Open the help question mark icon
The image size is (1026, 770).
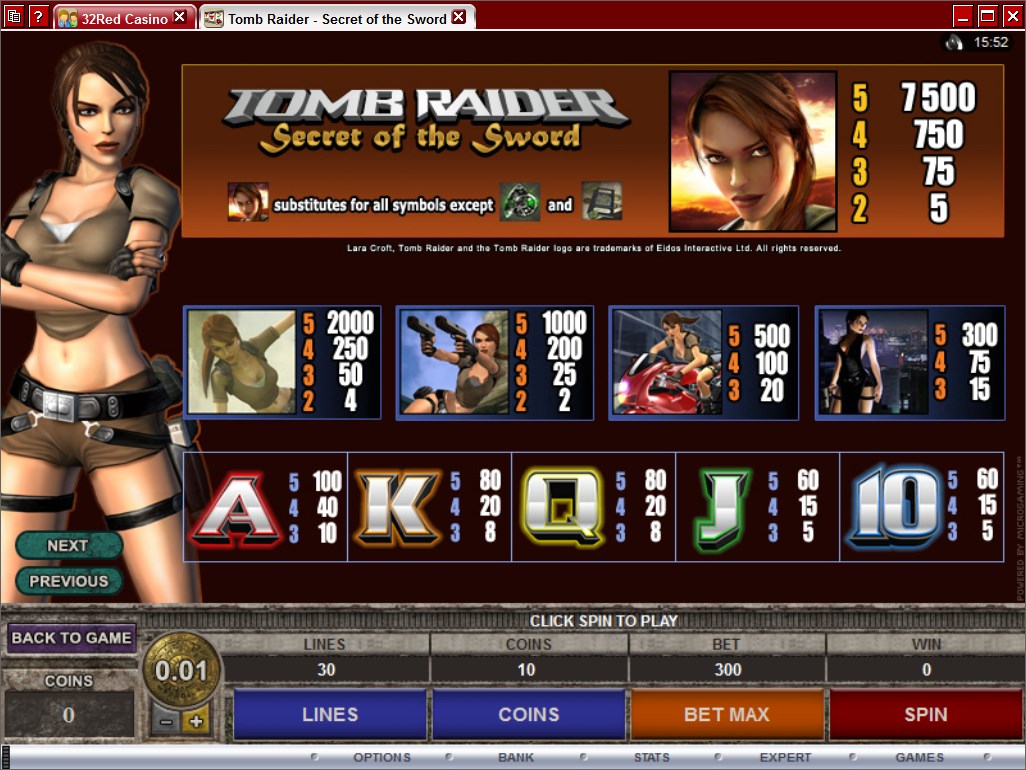(39, 16)
